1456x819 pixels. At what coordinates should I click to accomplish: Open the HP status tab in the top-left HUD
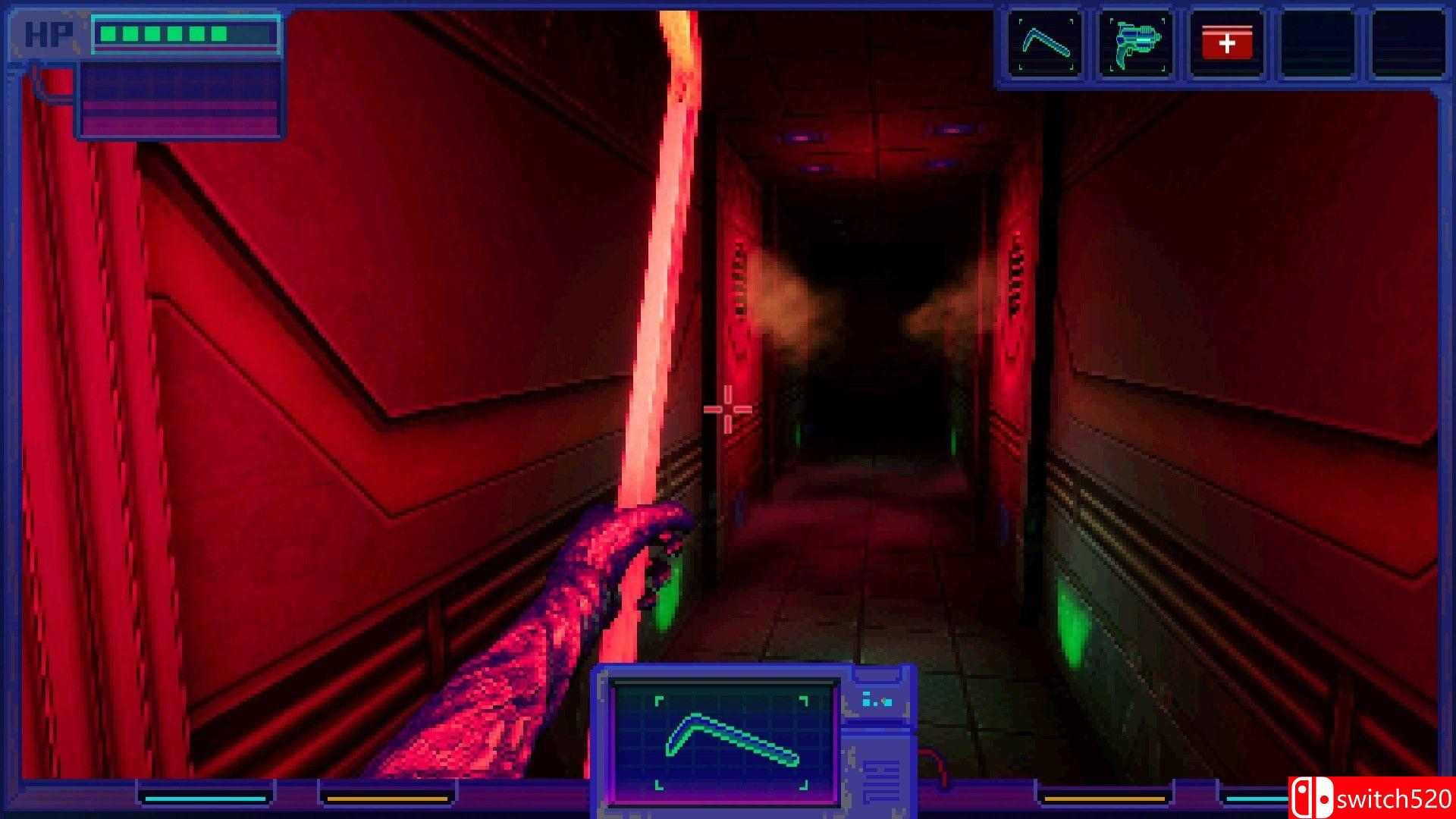47,34
